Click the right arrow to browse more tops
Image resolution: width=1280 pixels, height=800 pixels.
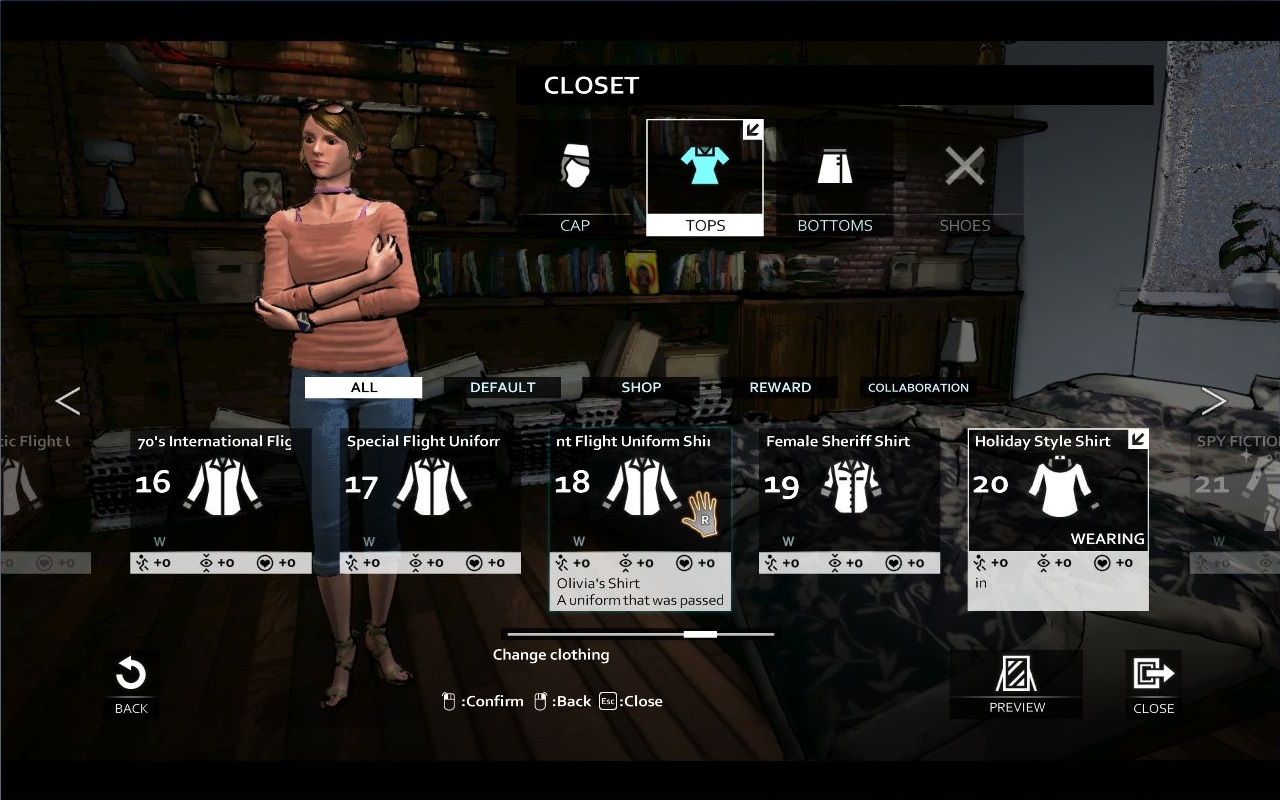tap(1213, 401)
